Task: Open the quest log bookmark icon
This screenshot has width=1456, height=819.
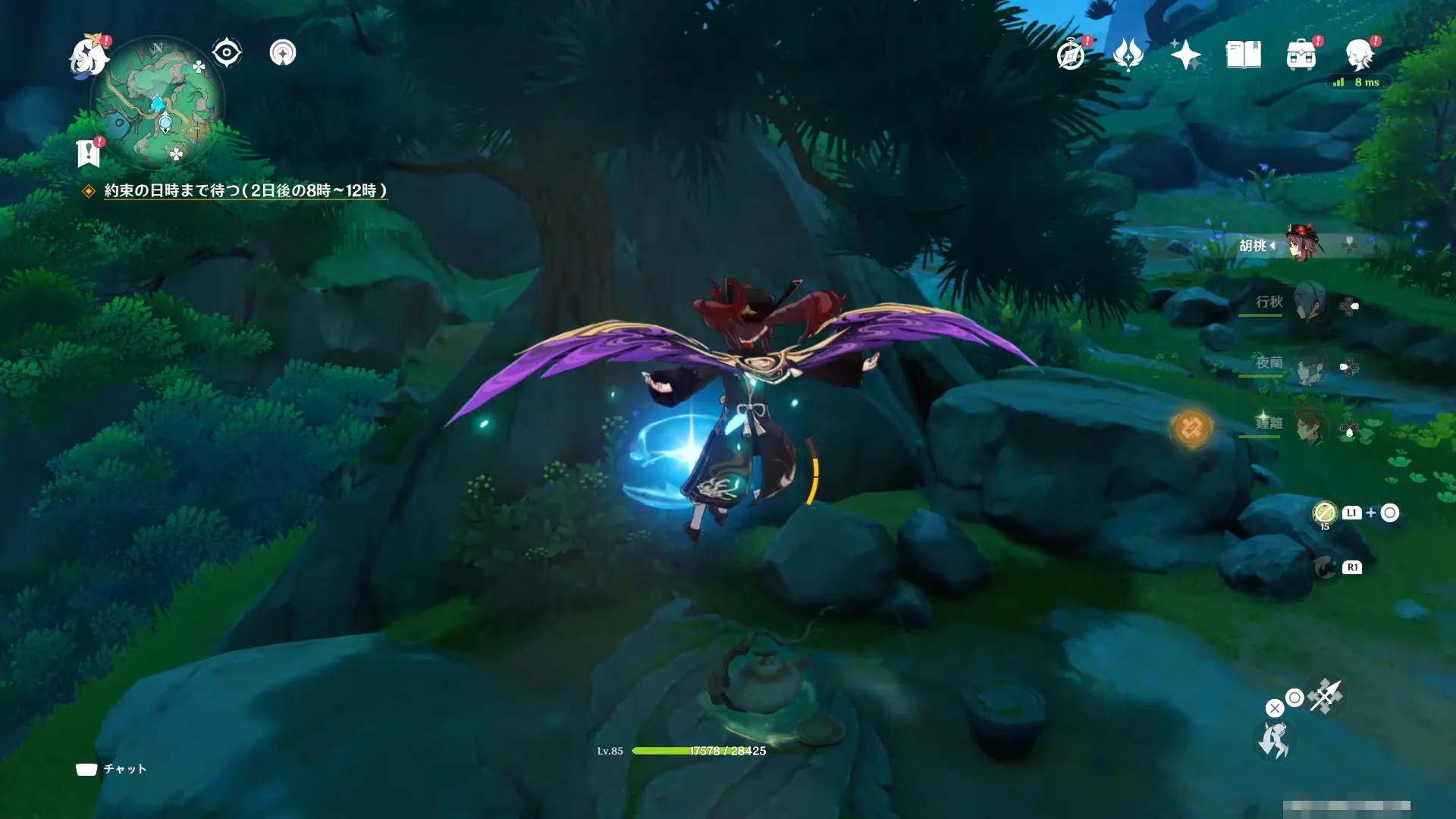Action: (89, 153)
